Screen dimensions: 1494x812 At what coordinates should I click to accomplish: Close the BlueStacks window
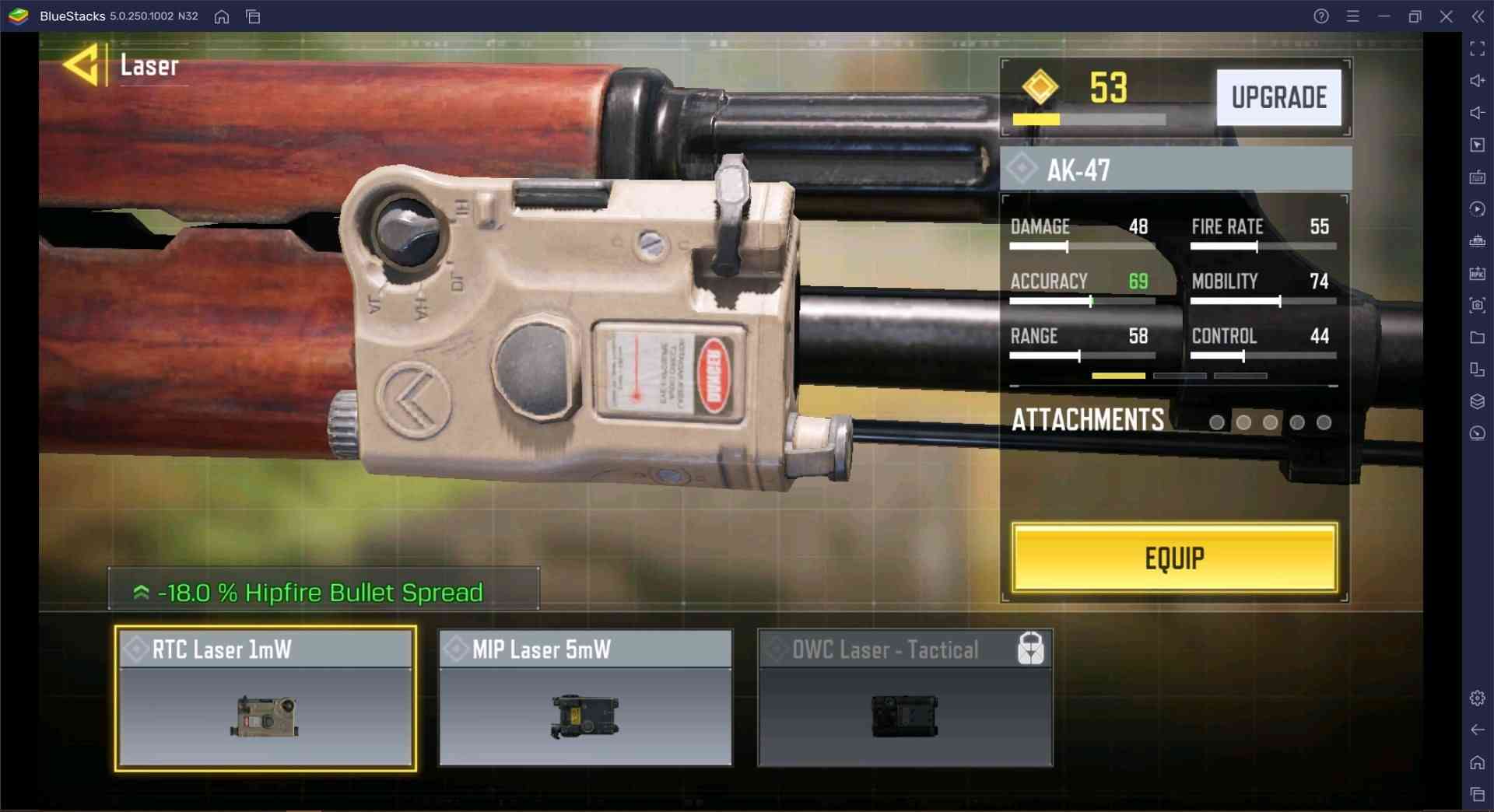[x=1446, y=16]
